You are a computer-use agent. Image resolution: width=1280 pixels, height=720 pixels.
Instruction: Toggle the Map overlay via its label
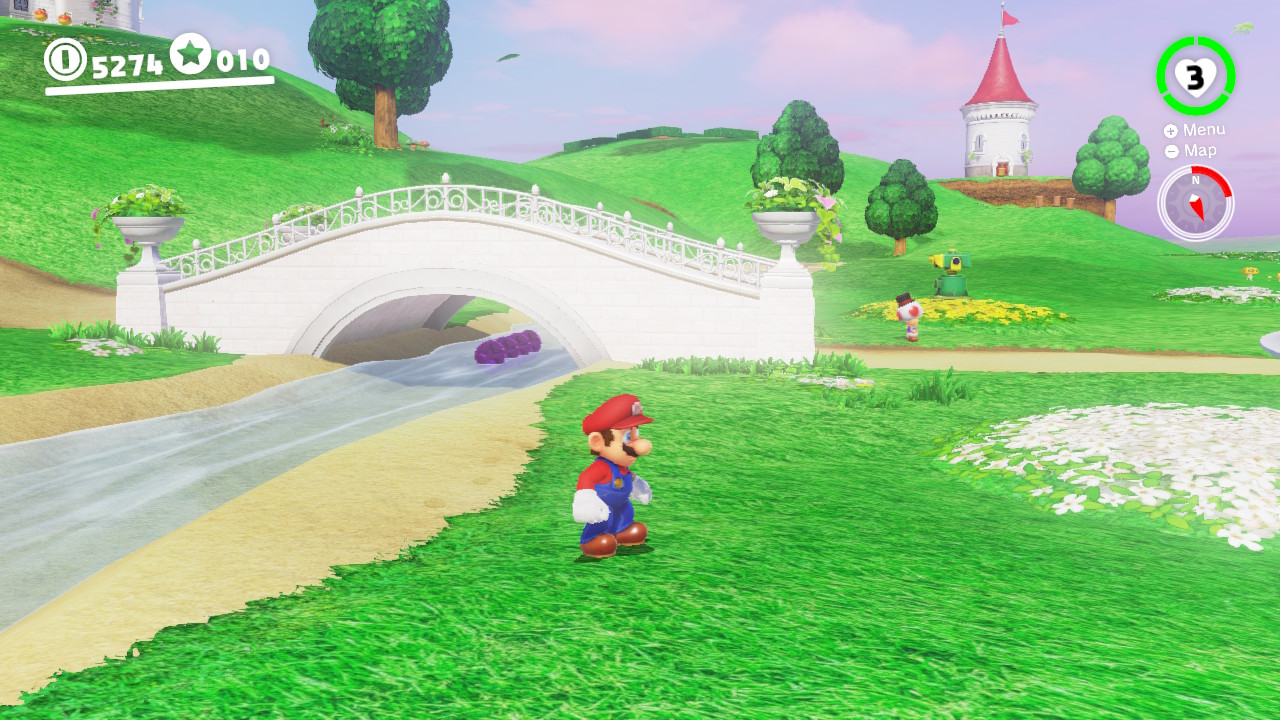pos(1199,150)
